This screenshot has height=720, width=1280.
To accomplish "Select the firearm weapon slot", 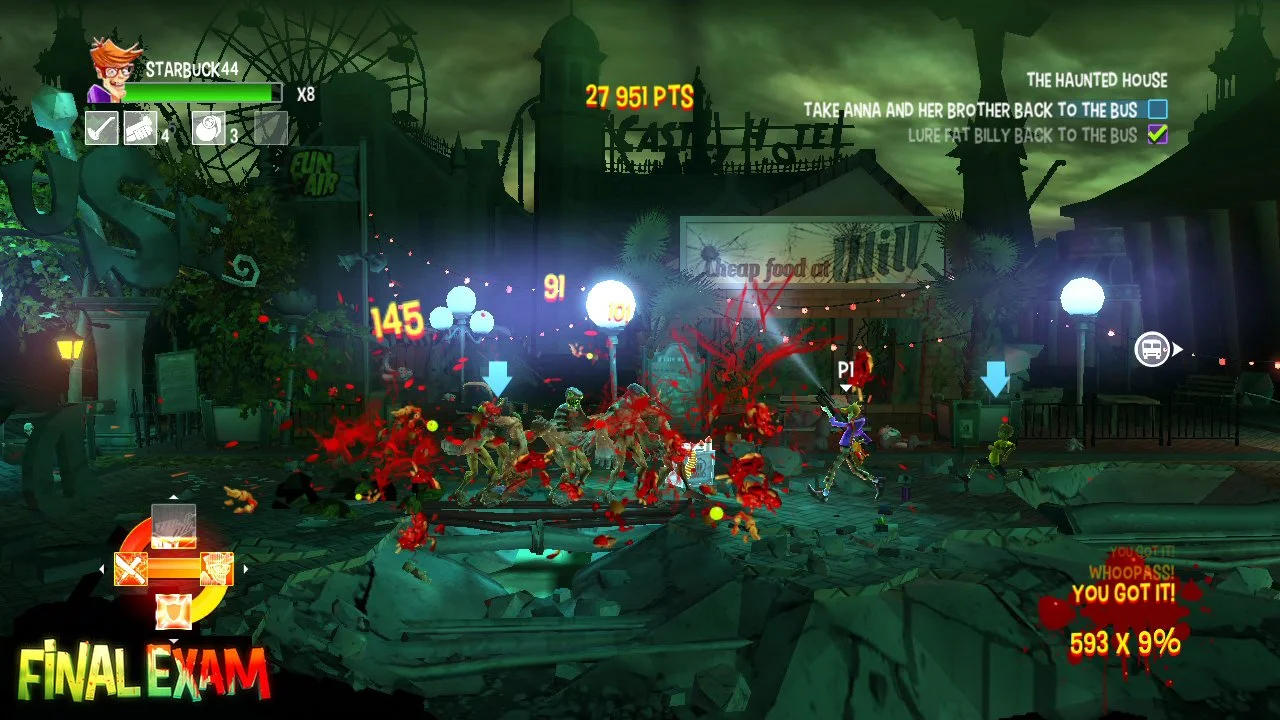I will [141, 128].
